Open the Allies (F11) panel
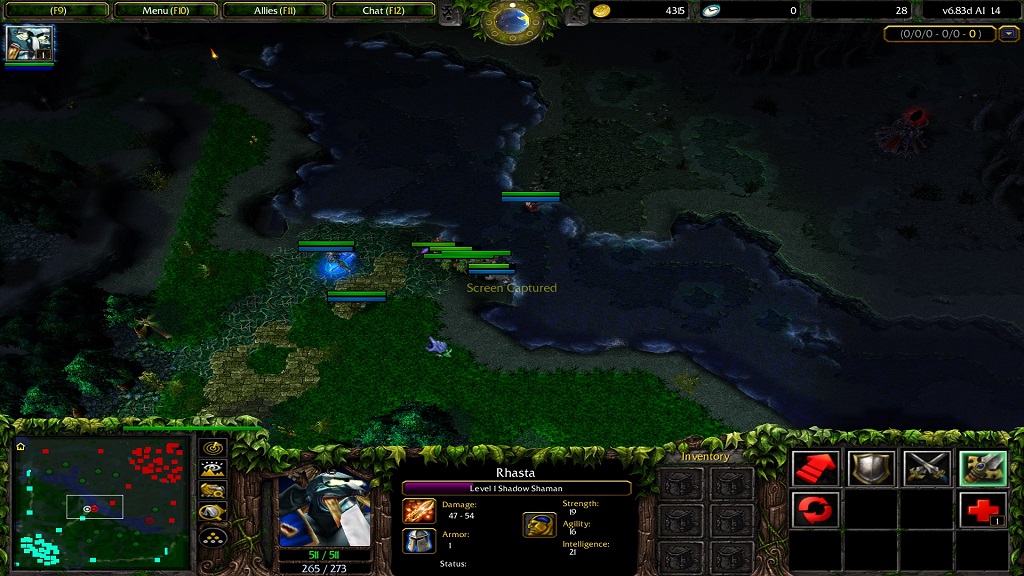 275,11
